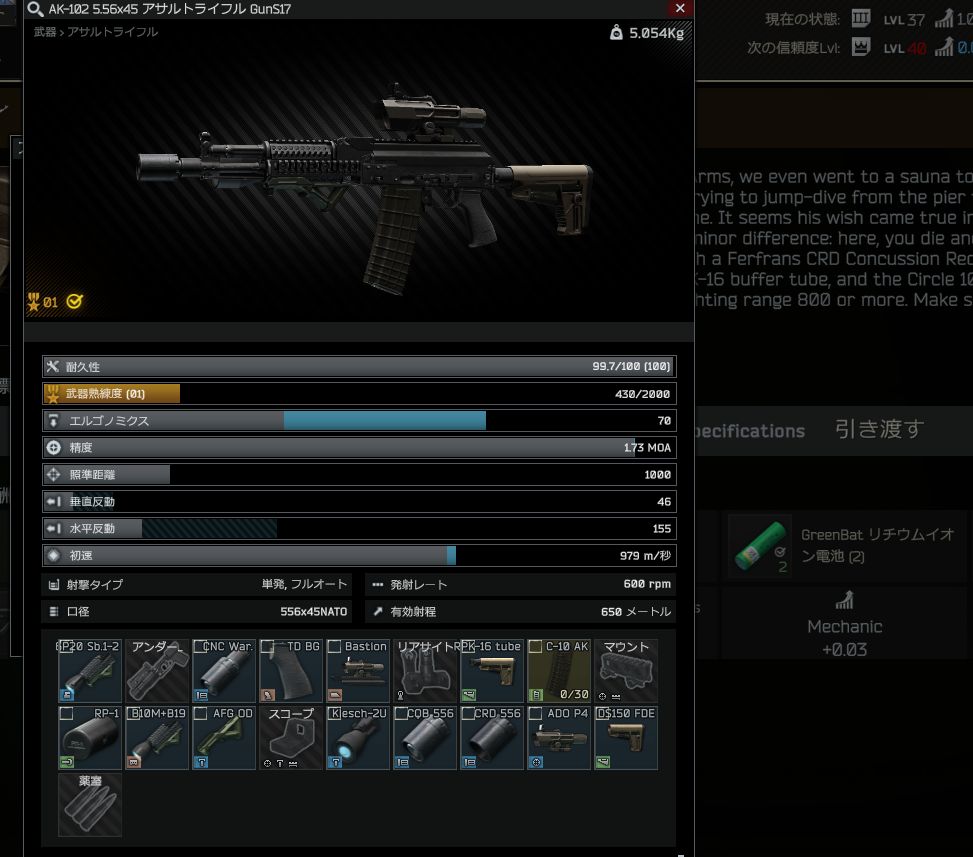Click the B10M+B19 handguard slot
The image size is (973, 857).
tap(157, 738)
